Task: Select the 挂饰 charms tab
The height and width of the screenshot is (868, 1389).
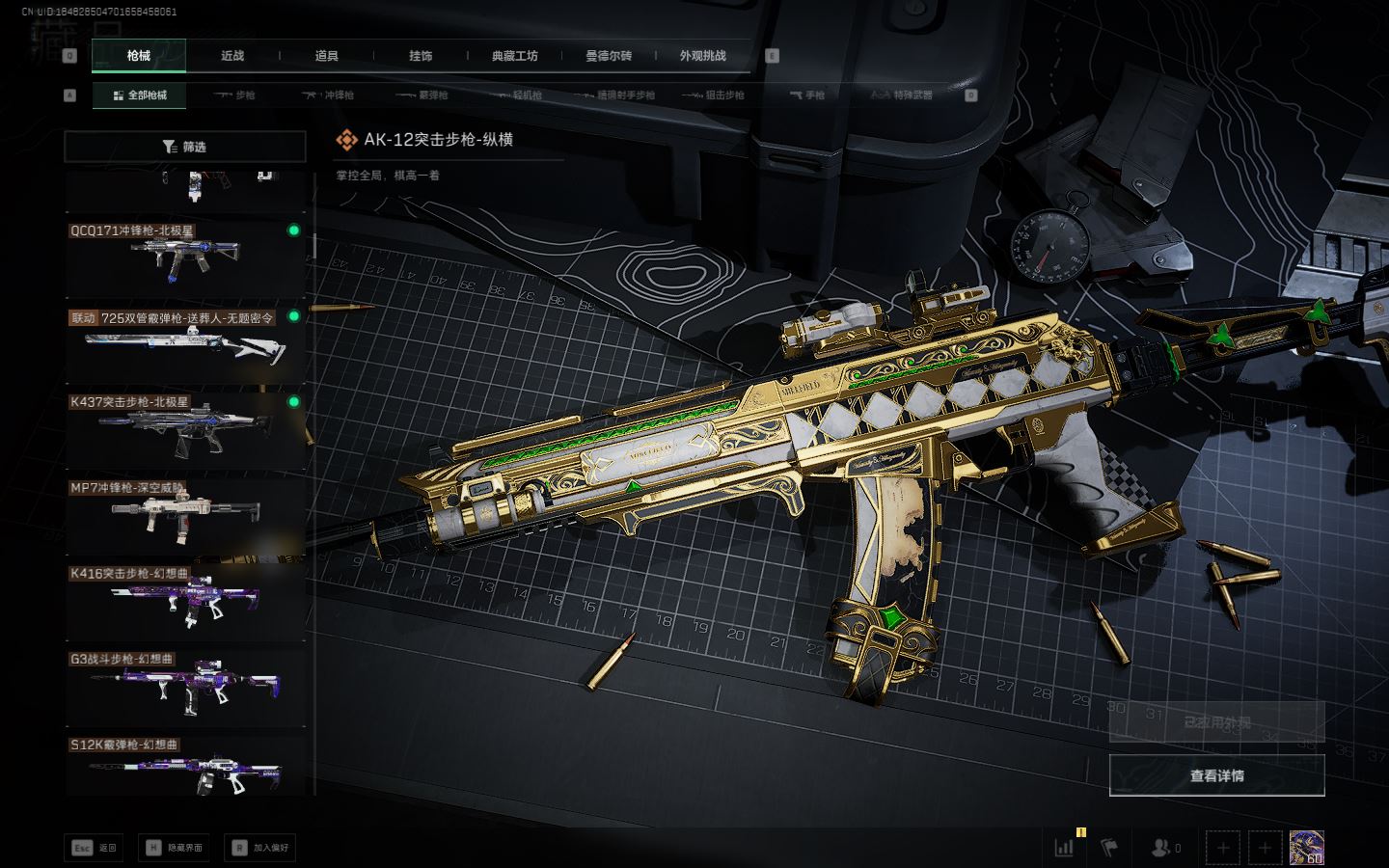Action: (x=421, y=56)
